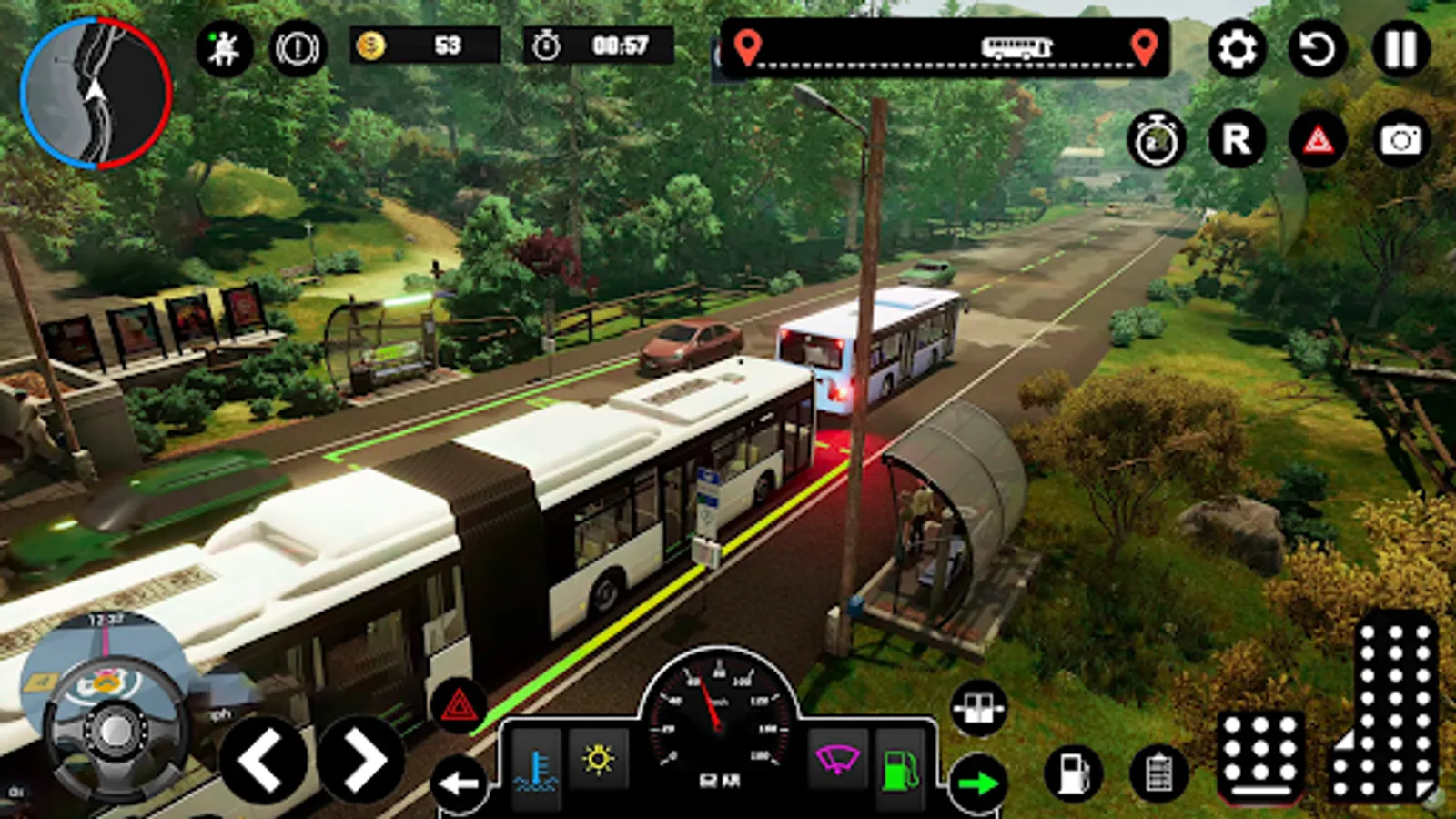Activate the pink windshield wiper icon

(x=837, y=759)
